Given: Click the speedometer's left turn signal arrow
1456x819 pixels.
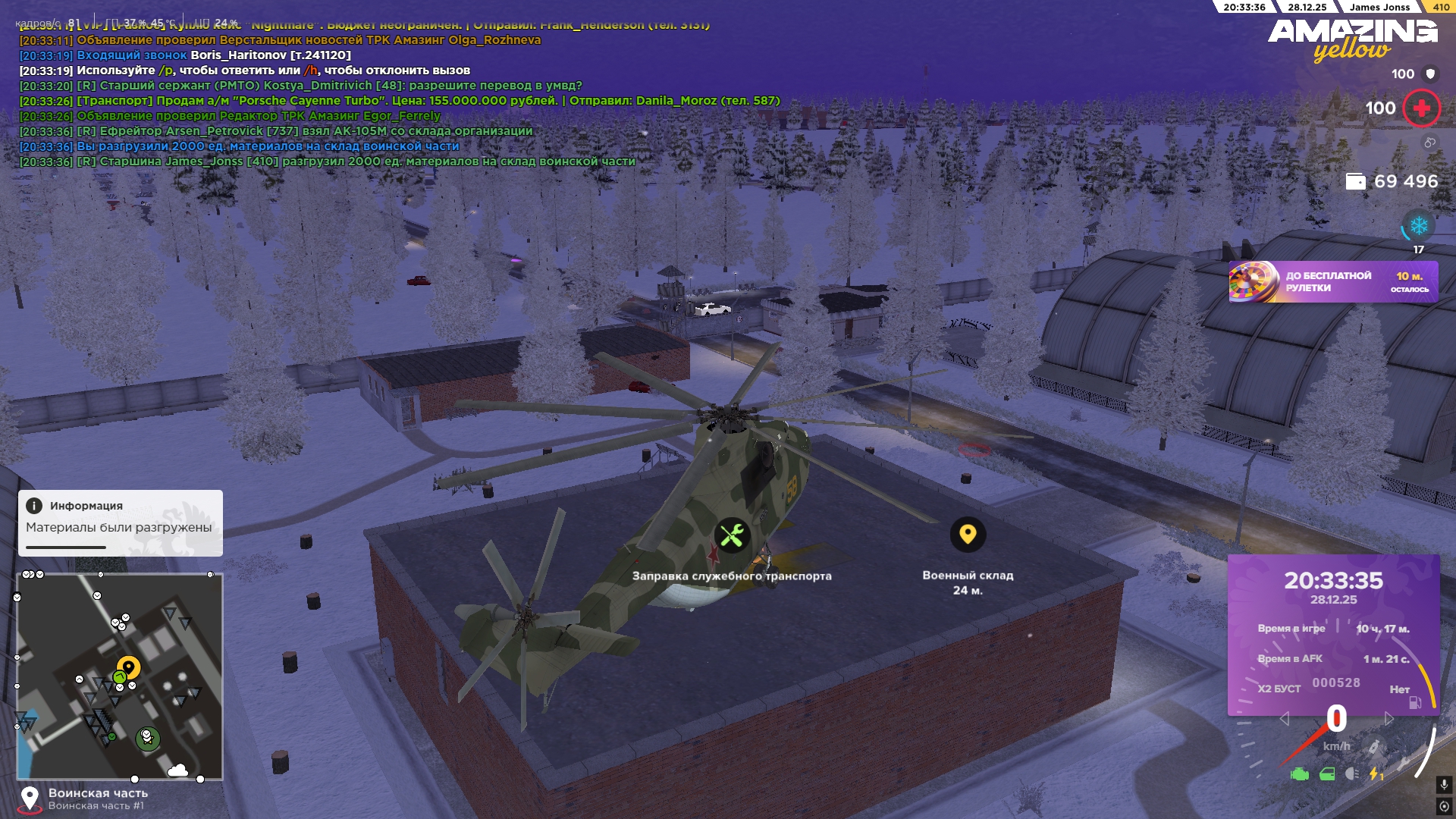Looking at the screenshot, I should [1284, 718].
